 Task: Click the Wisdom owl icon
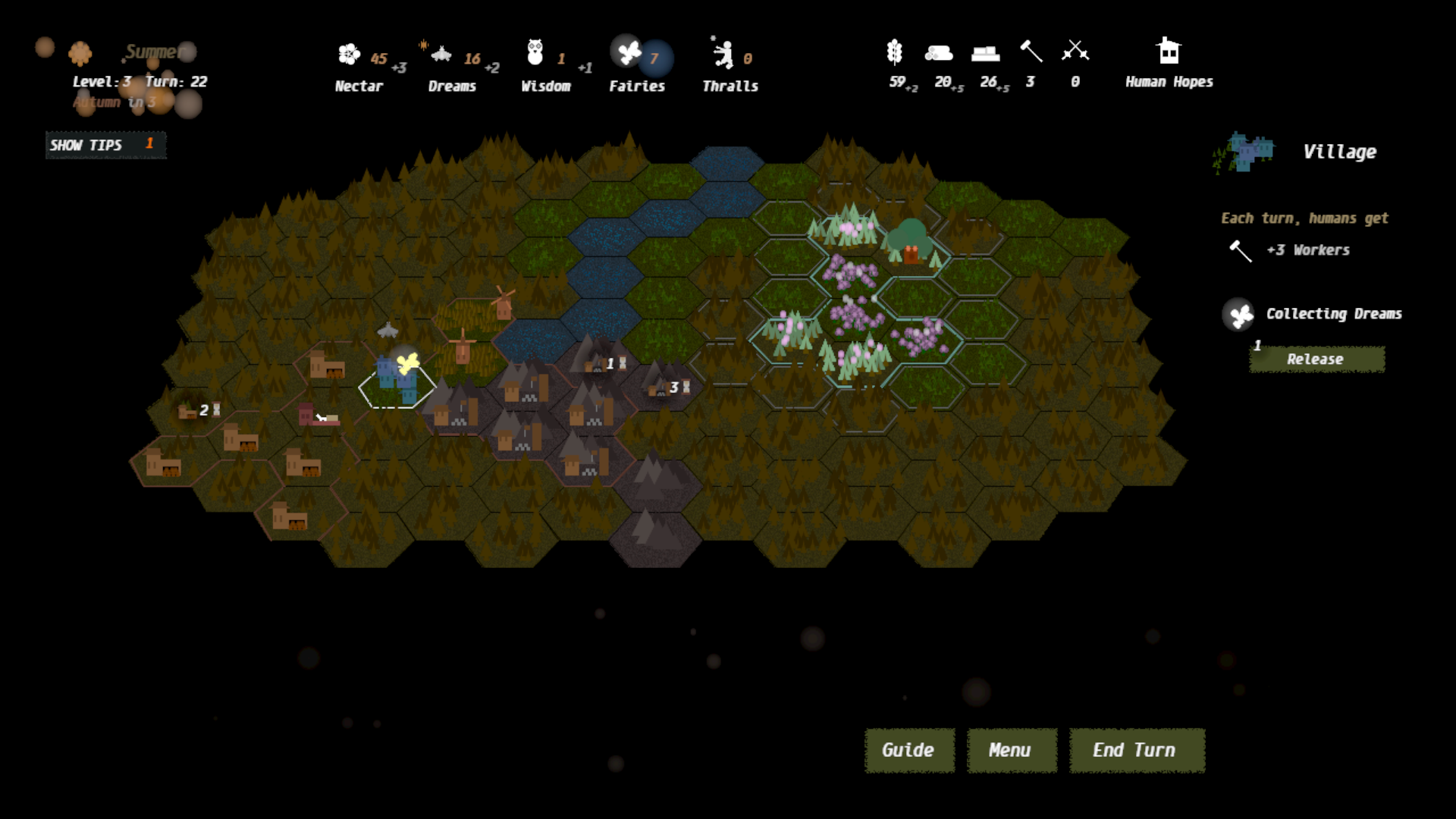535,52
